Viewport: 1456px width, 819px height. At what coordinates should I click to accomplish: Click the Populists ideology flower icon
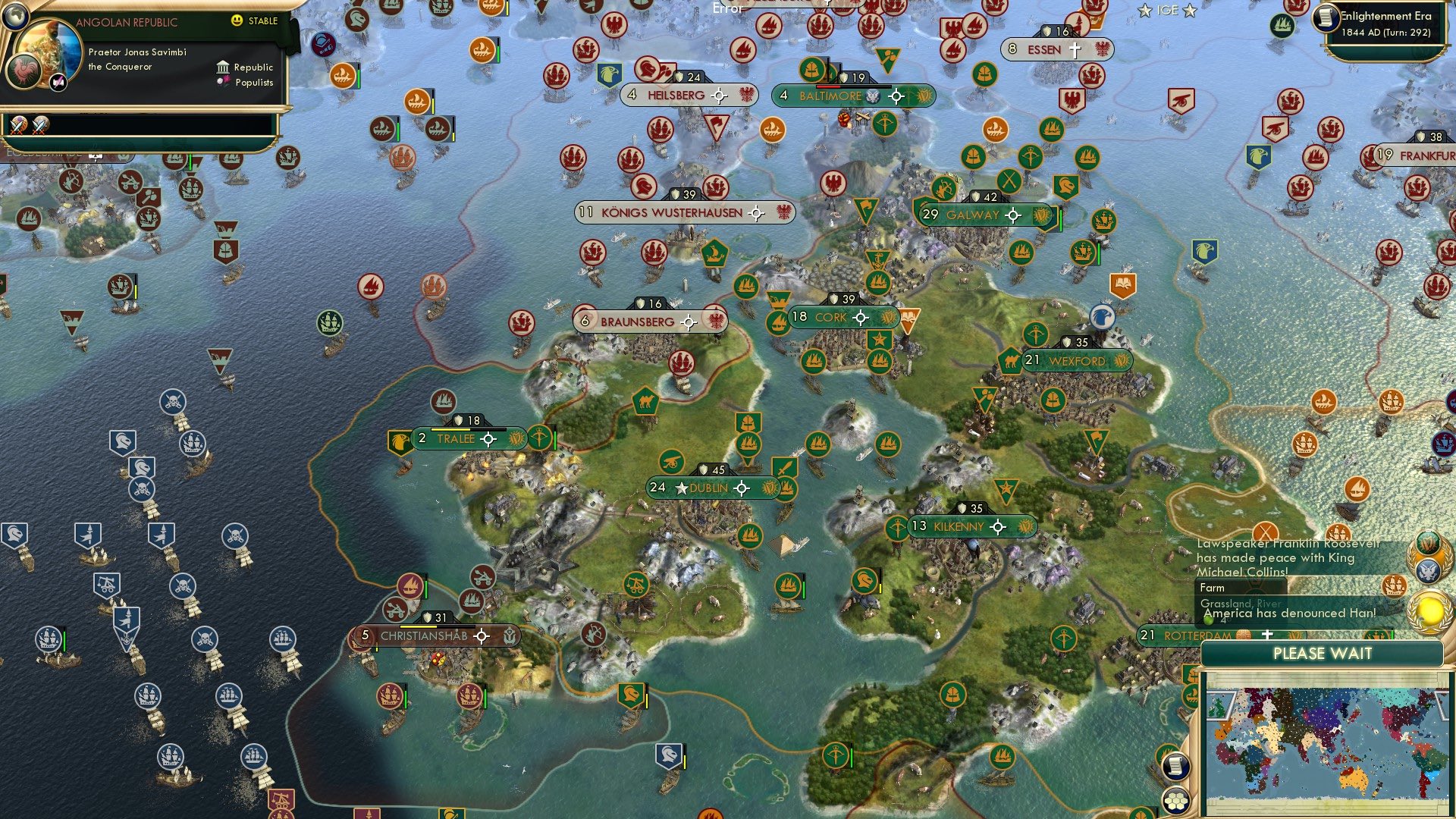click(x=222, y=81)
